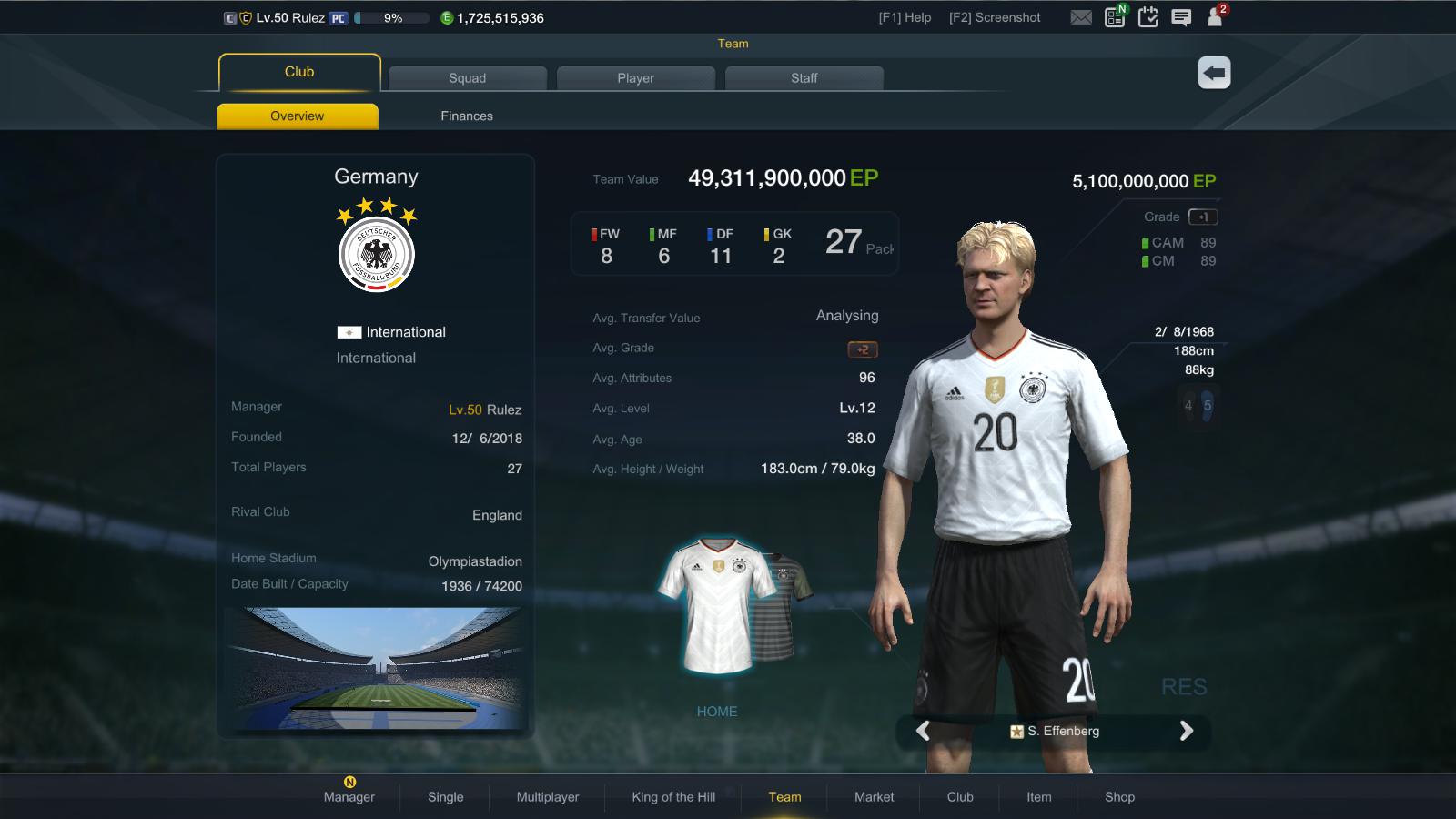The width and height of the screenshot is (1456, 819).
Task: Select the Staff tab
Action: click(804, 78)
